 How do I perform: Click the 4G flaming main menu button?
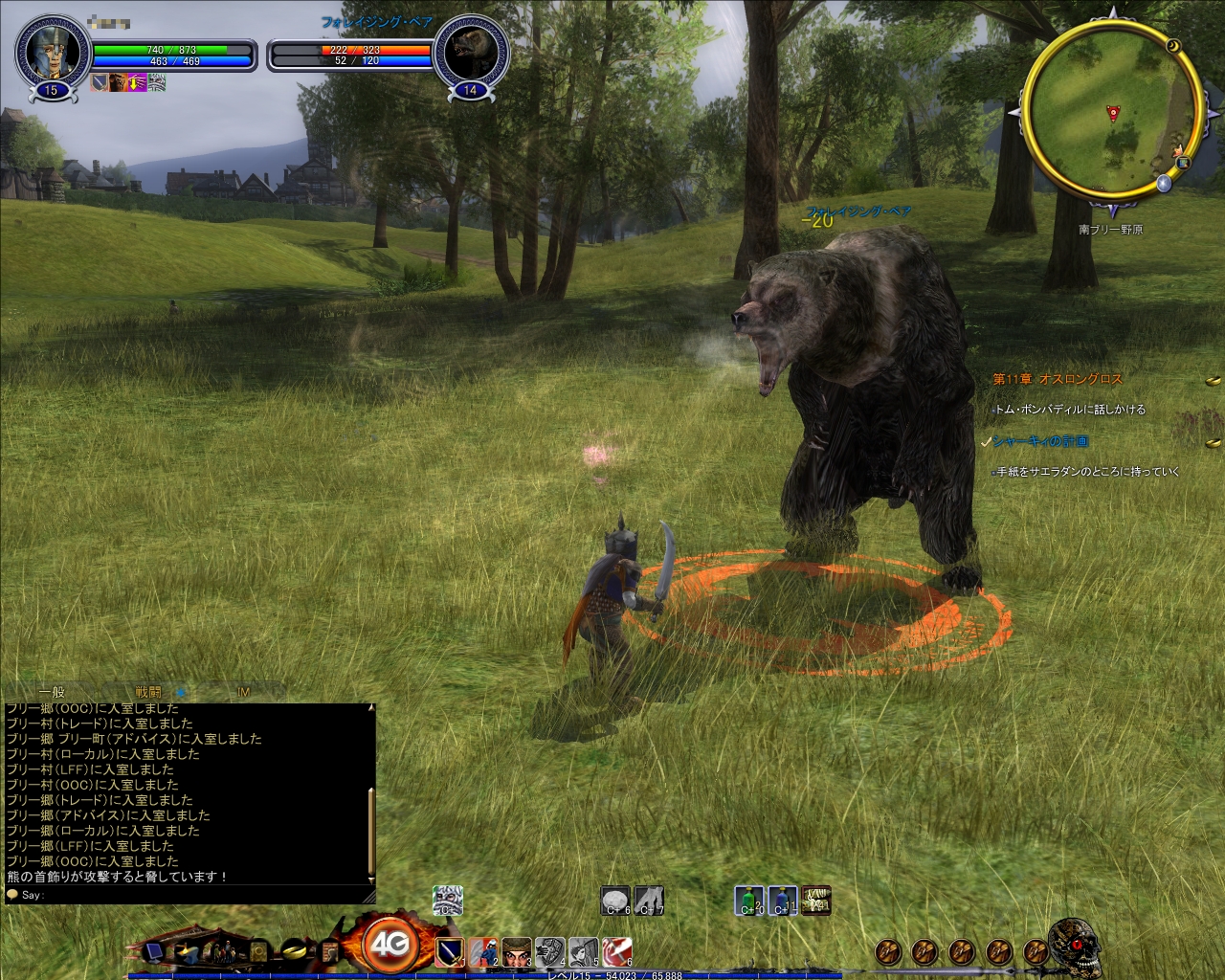(x=389, y=946)
